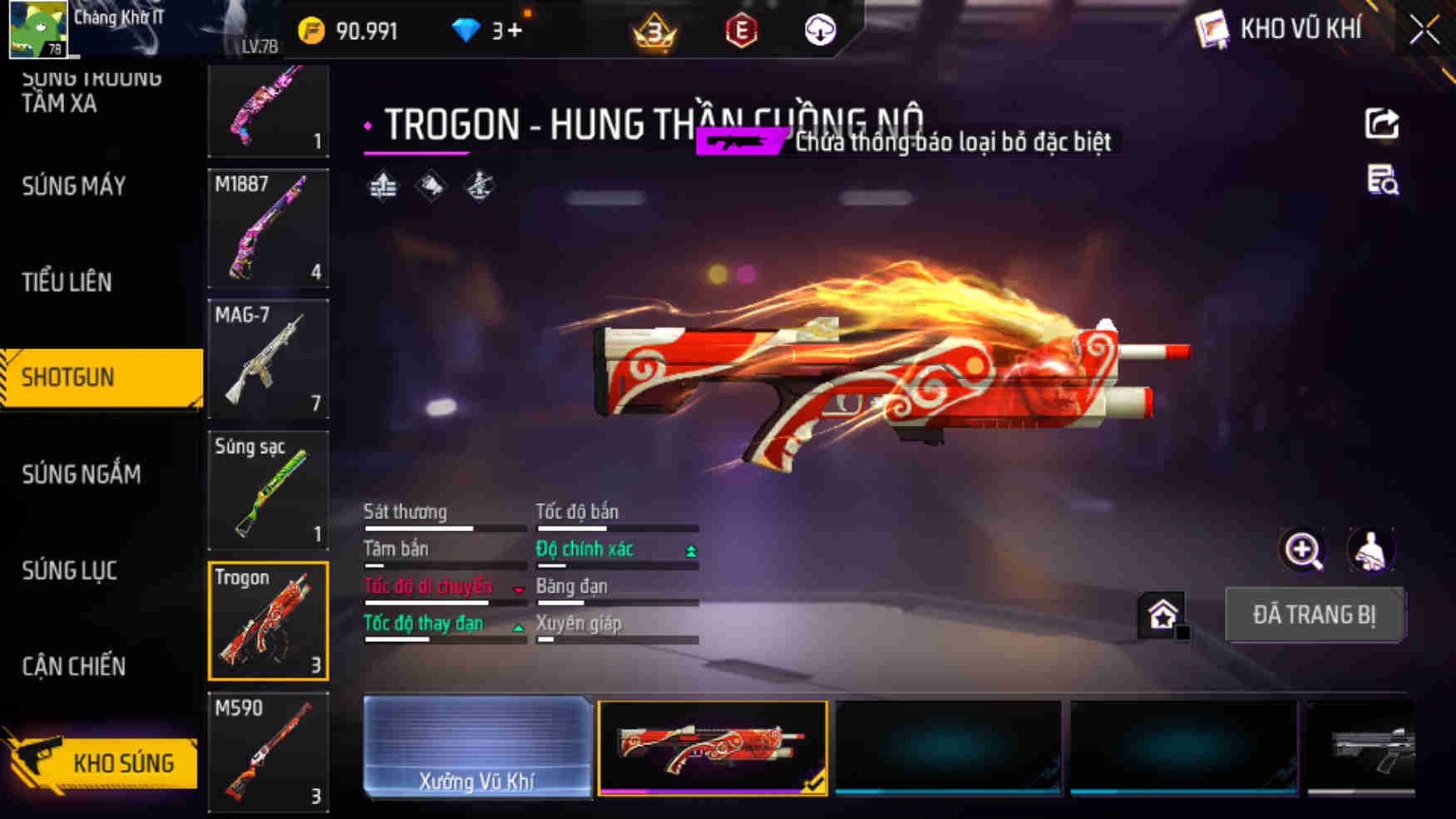Click the zoom magnifier icon near the weapon
This screenshot has width=1456, height=819.
(1302, 550)
